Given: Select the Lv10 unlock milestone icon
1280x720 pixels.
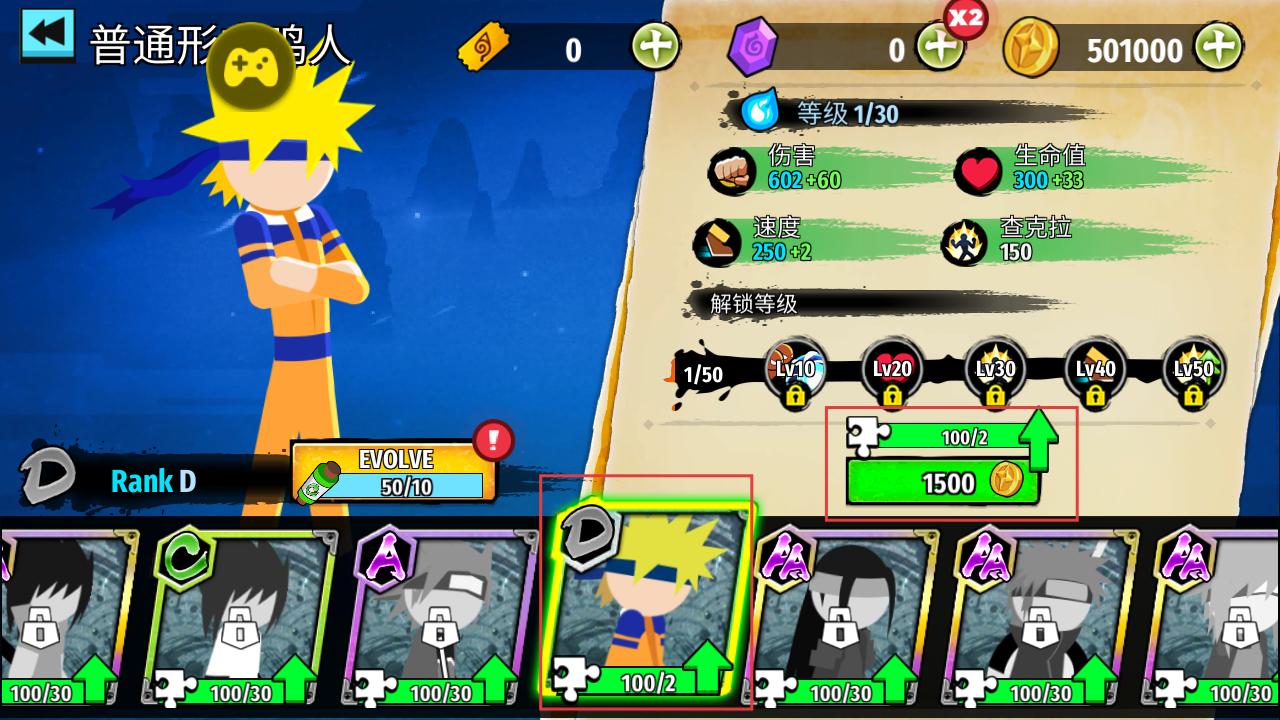Looking at the screenshot, I should 795,372.
